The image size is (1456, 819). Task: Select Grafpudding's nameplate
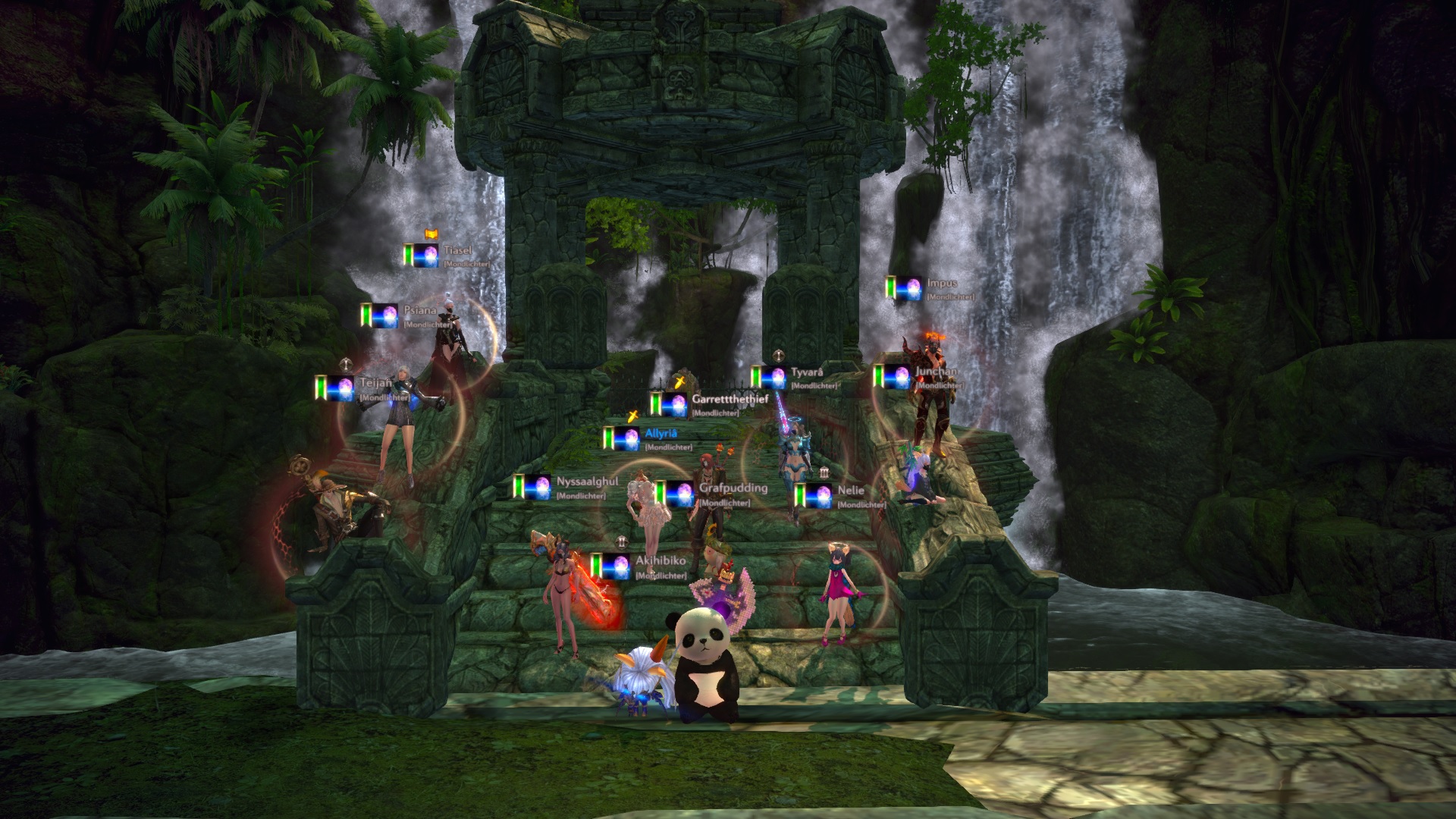coord(733,488)
